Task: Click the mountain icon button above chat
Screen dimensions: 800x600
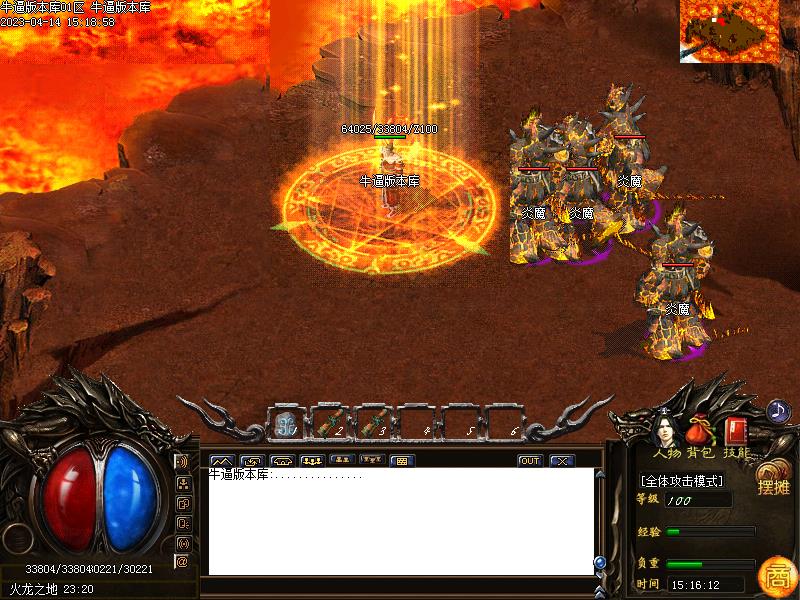Action: 221,461
